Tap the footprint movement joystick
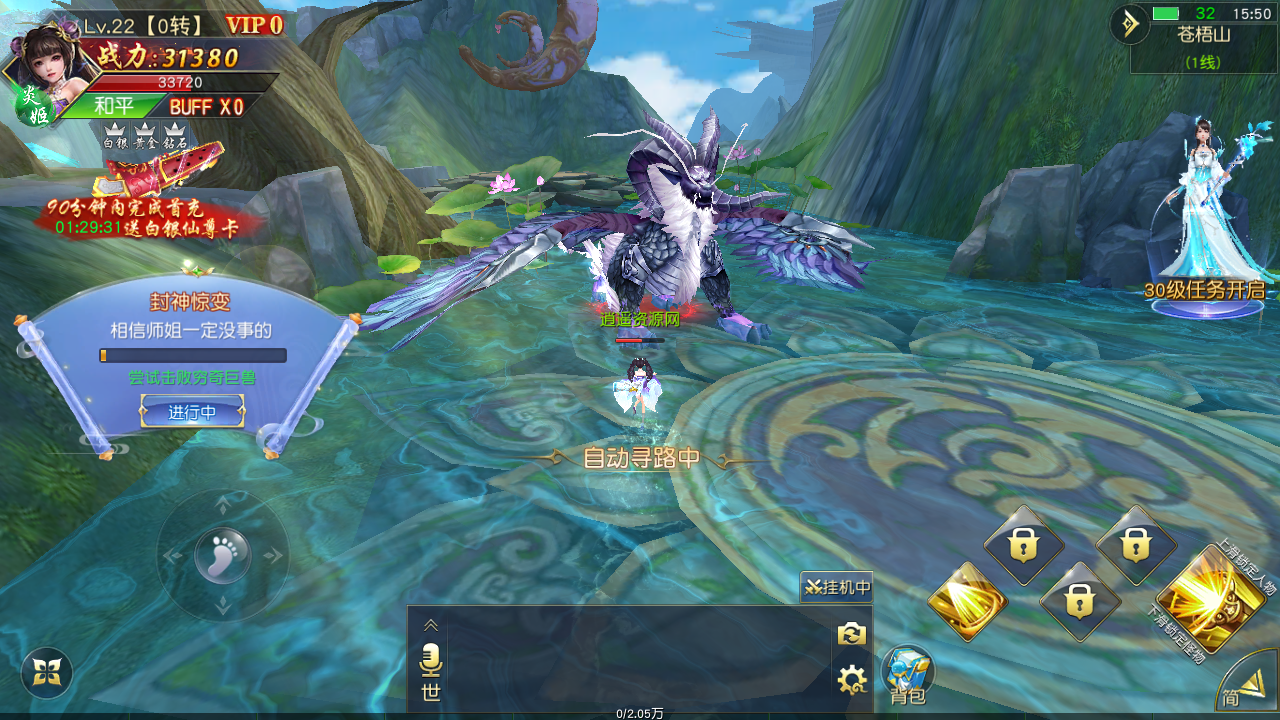 [222, 555]
